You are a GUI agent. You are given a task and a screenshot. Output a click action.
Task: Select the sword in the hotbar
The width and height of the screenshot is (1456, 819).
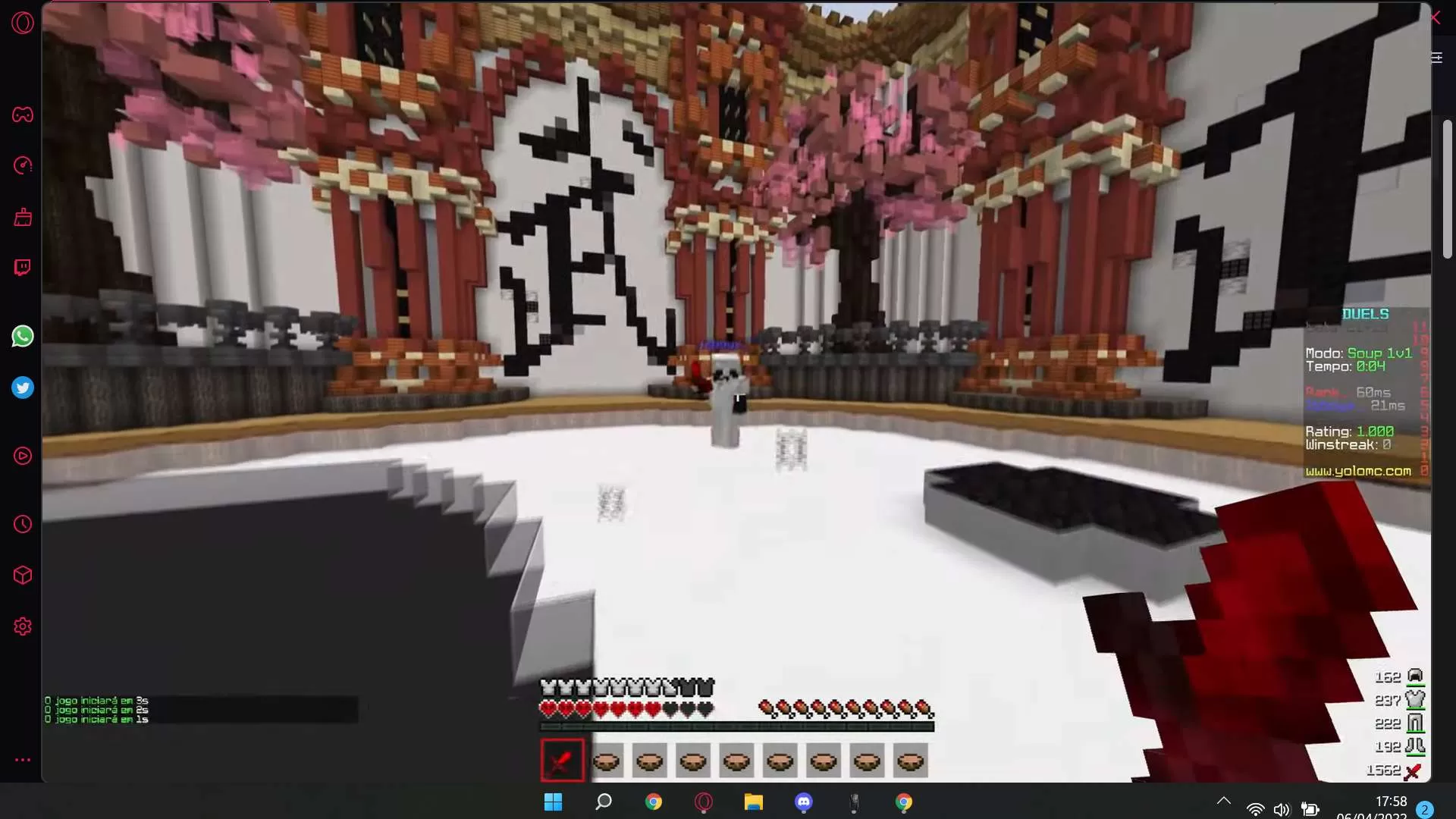(x=562, y=760)
